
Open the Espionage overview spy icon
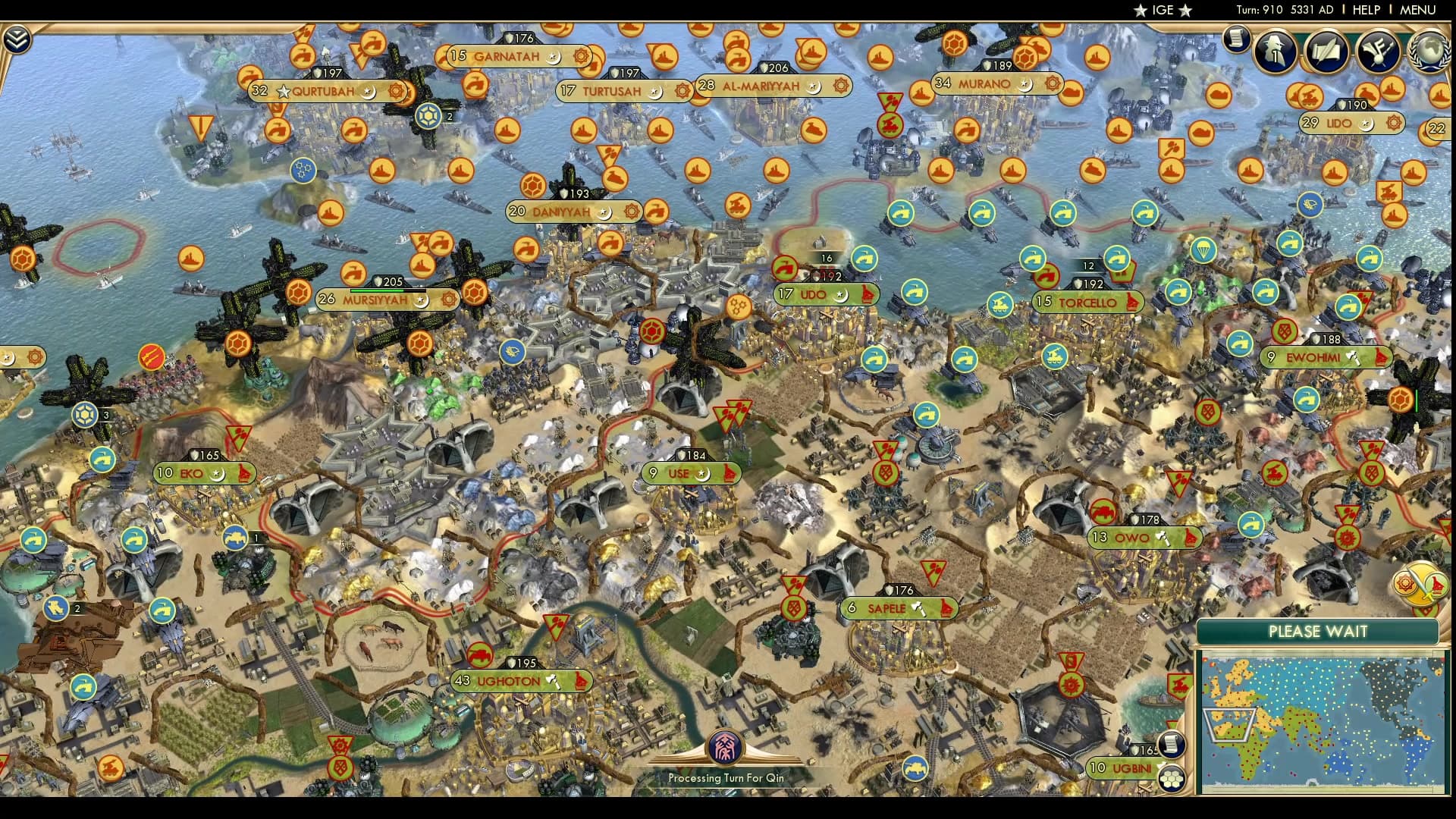[x=1272, y=52]
